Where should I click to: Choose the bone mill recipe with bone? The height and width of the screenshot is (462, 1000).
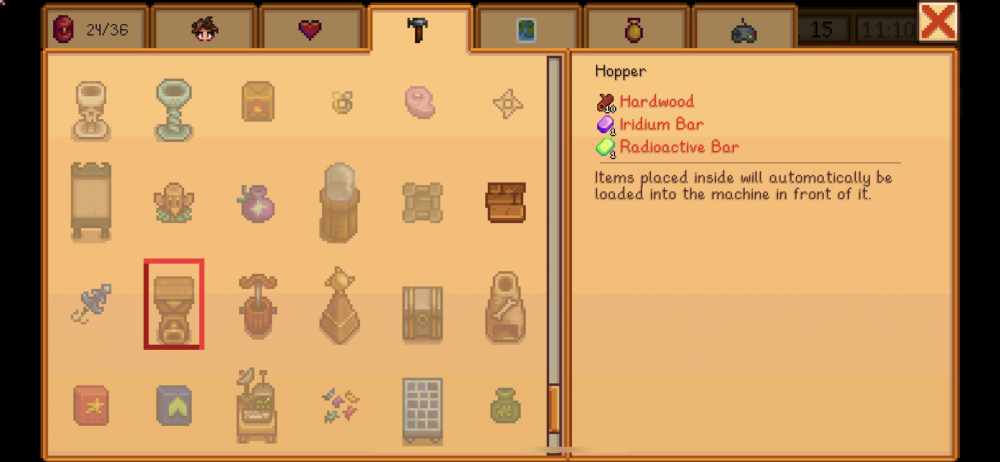(506, 304)
